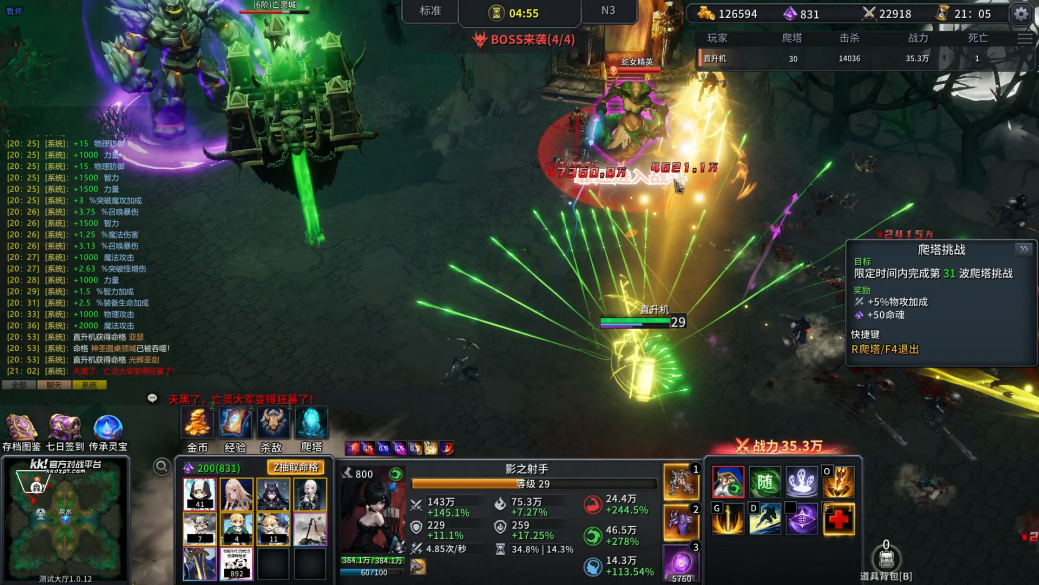Select the 经验 experience challenge icon
Screen dimensions: 1039x585
pyautogui.click(x=235, y=423)
